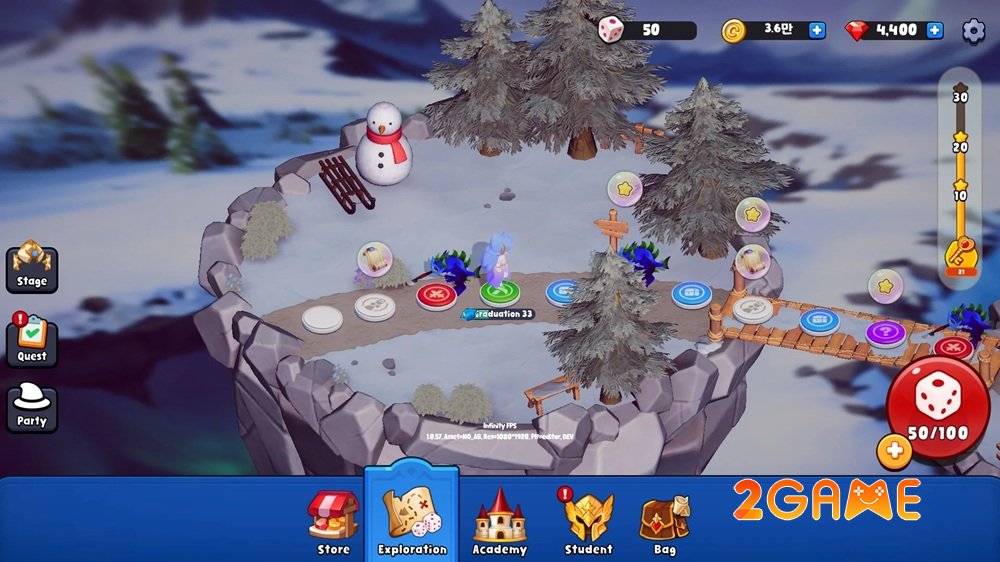Open the Stage menu

[x=32, y=267]
